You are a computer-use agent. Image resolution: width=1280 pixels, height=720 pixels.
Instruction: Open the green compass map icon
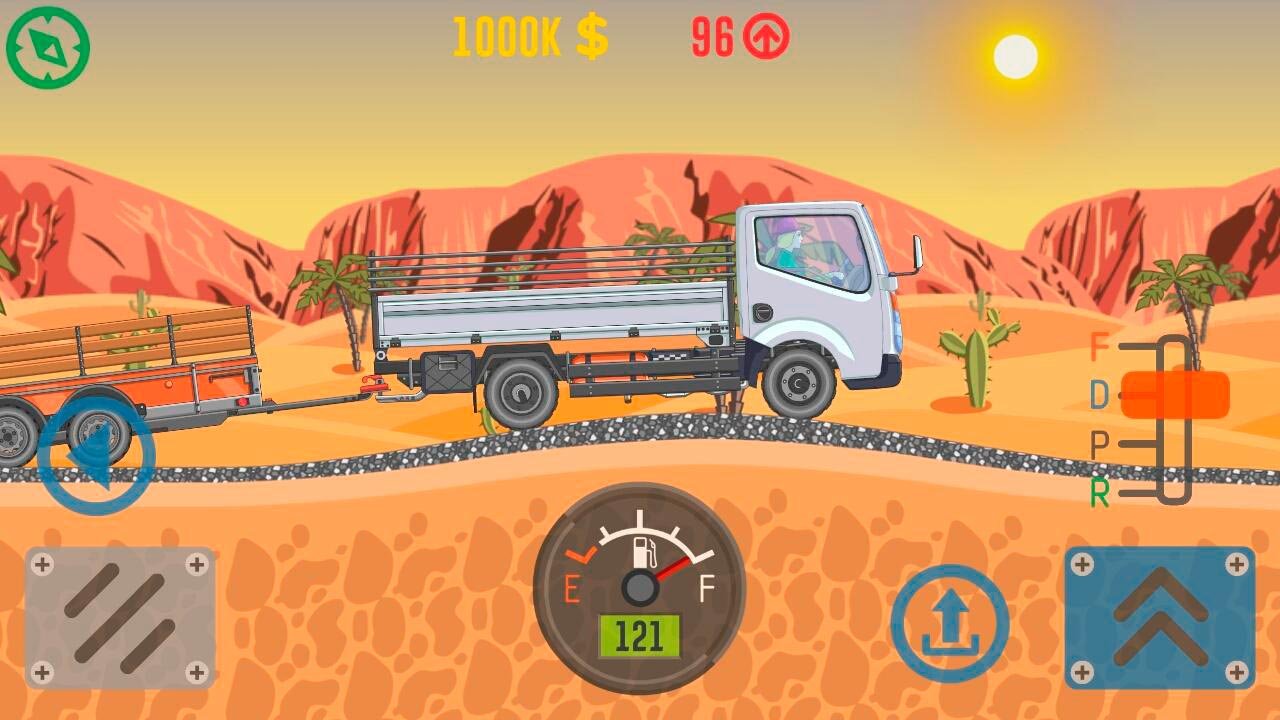click(48, 47)
